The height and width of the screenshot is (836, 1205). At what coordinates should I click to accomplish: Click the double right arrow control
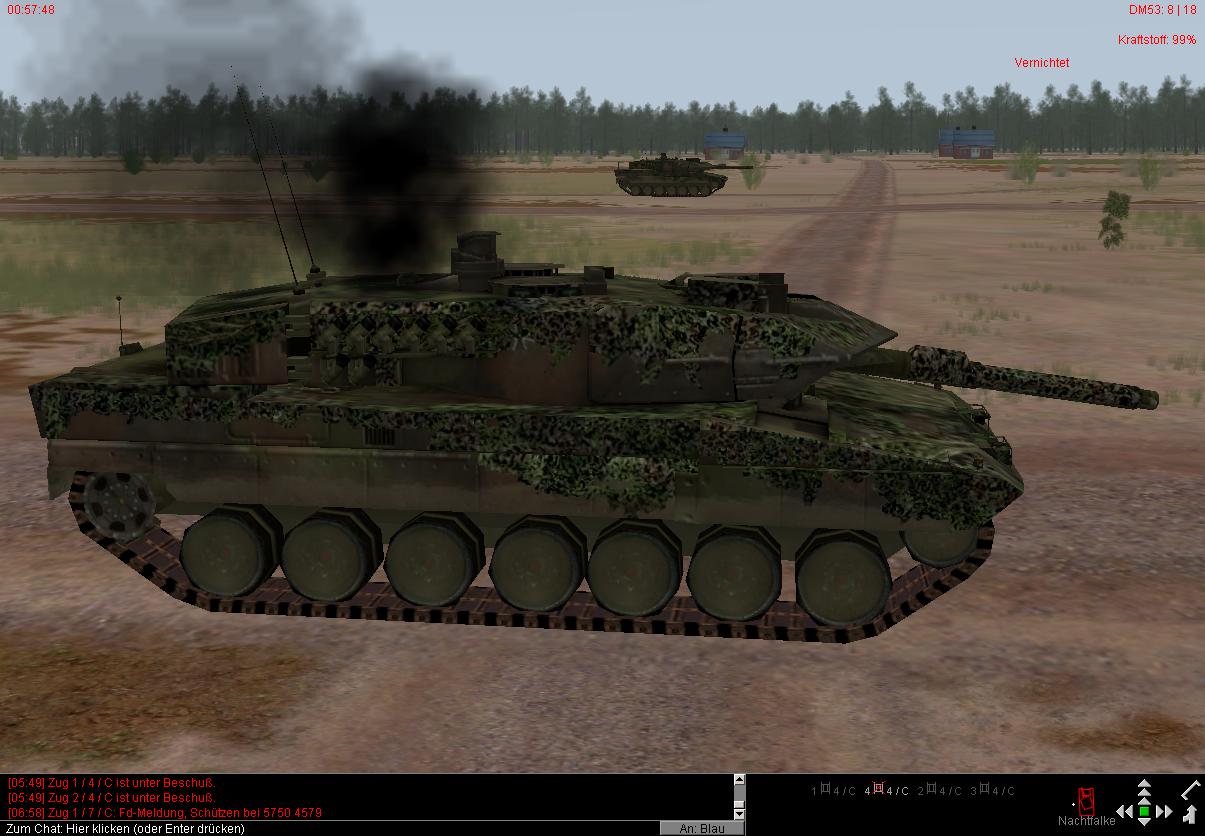point(1165,812)
